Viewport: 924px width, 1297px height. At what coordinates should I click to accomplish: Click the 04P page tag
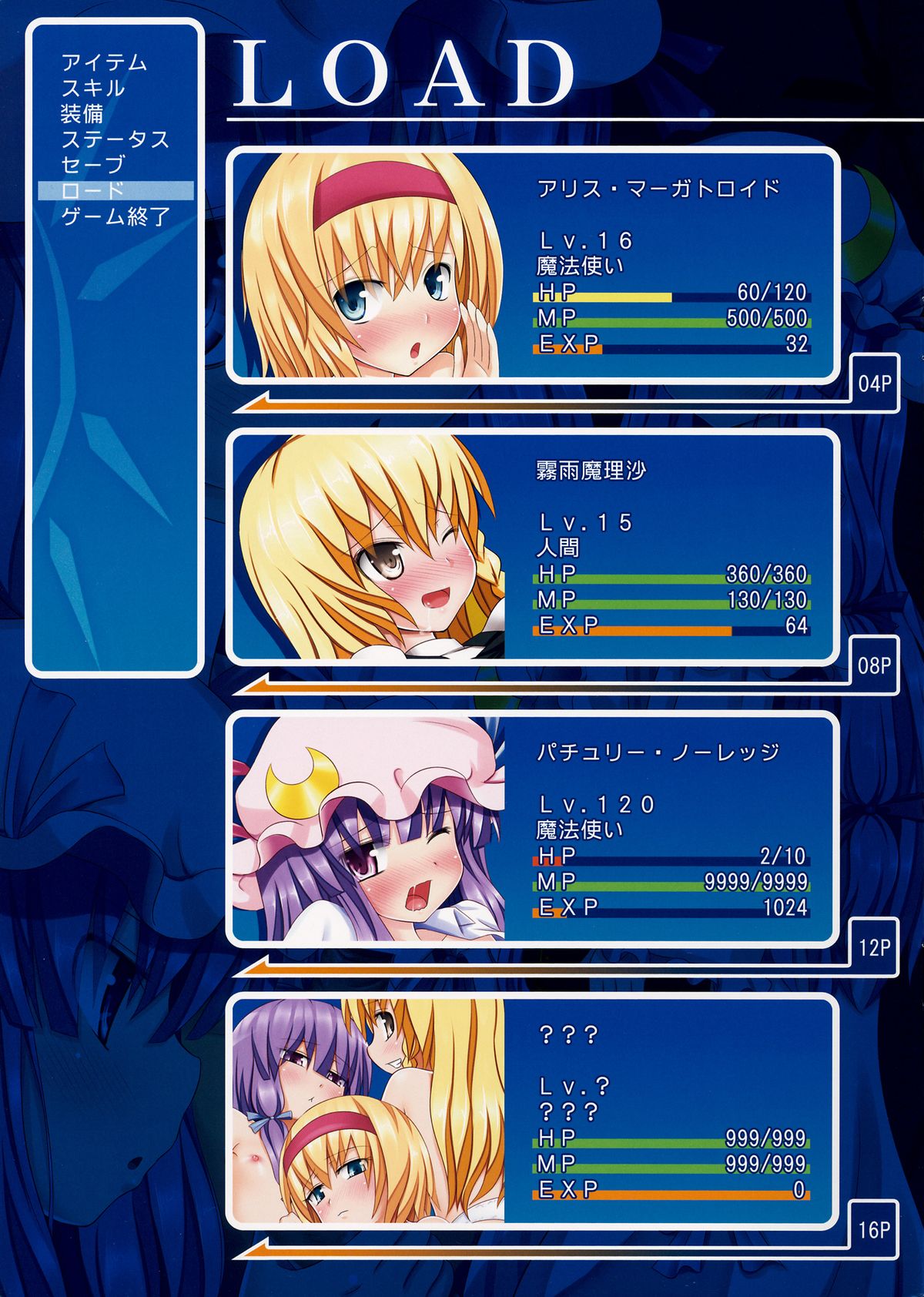pos(874,383)
